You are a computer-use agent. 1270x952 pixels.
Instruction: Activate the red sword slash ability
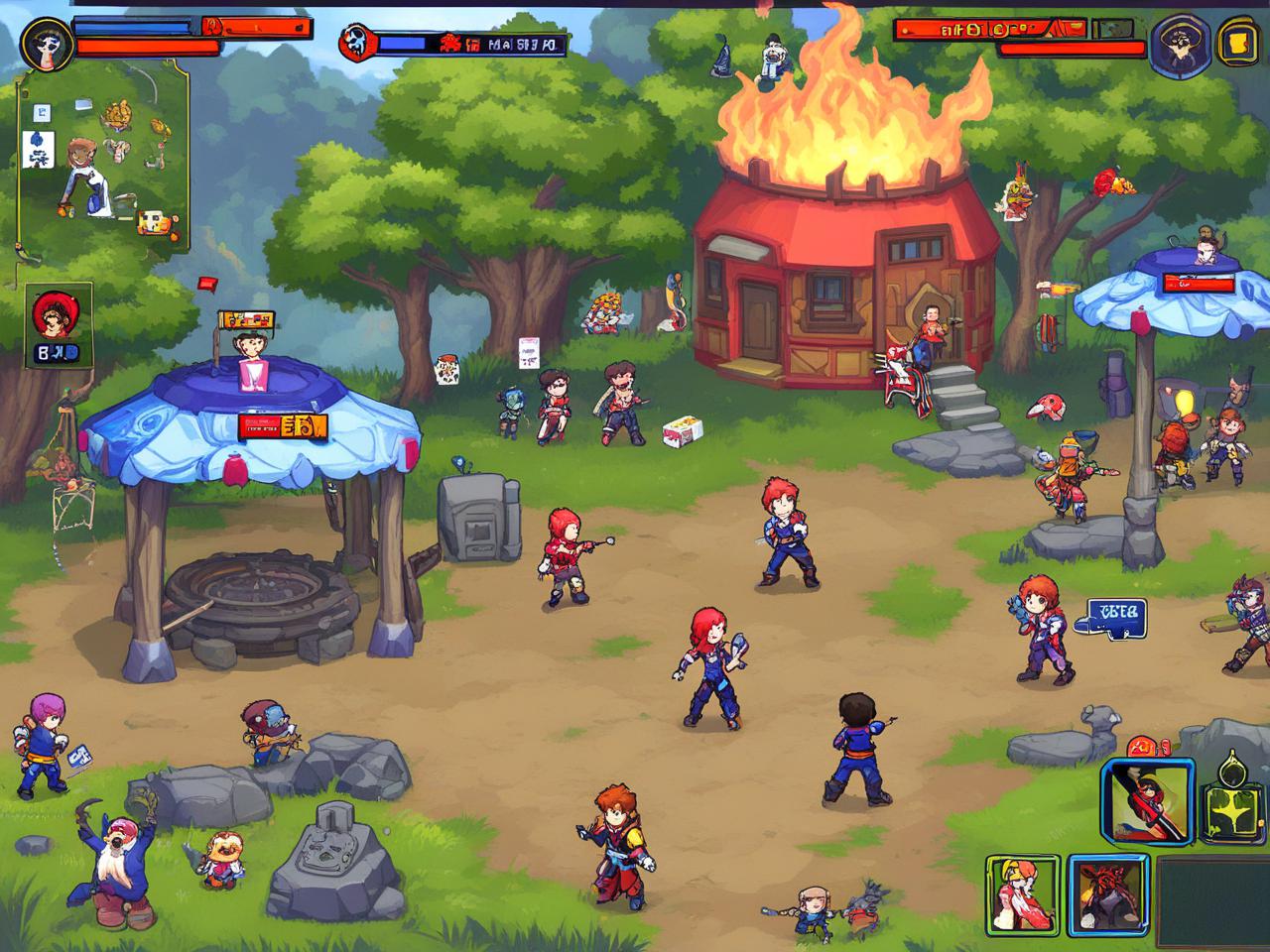pyautogui.click(x=1147, y=801)
